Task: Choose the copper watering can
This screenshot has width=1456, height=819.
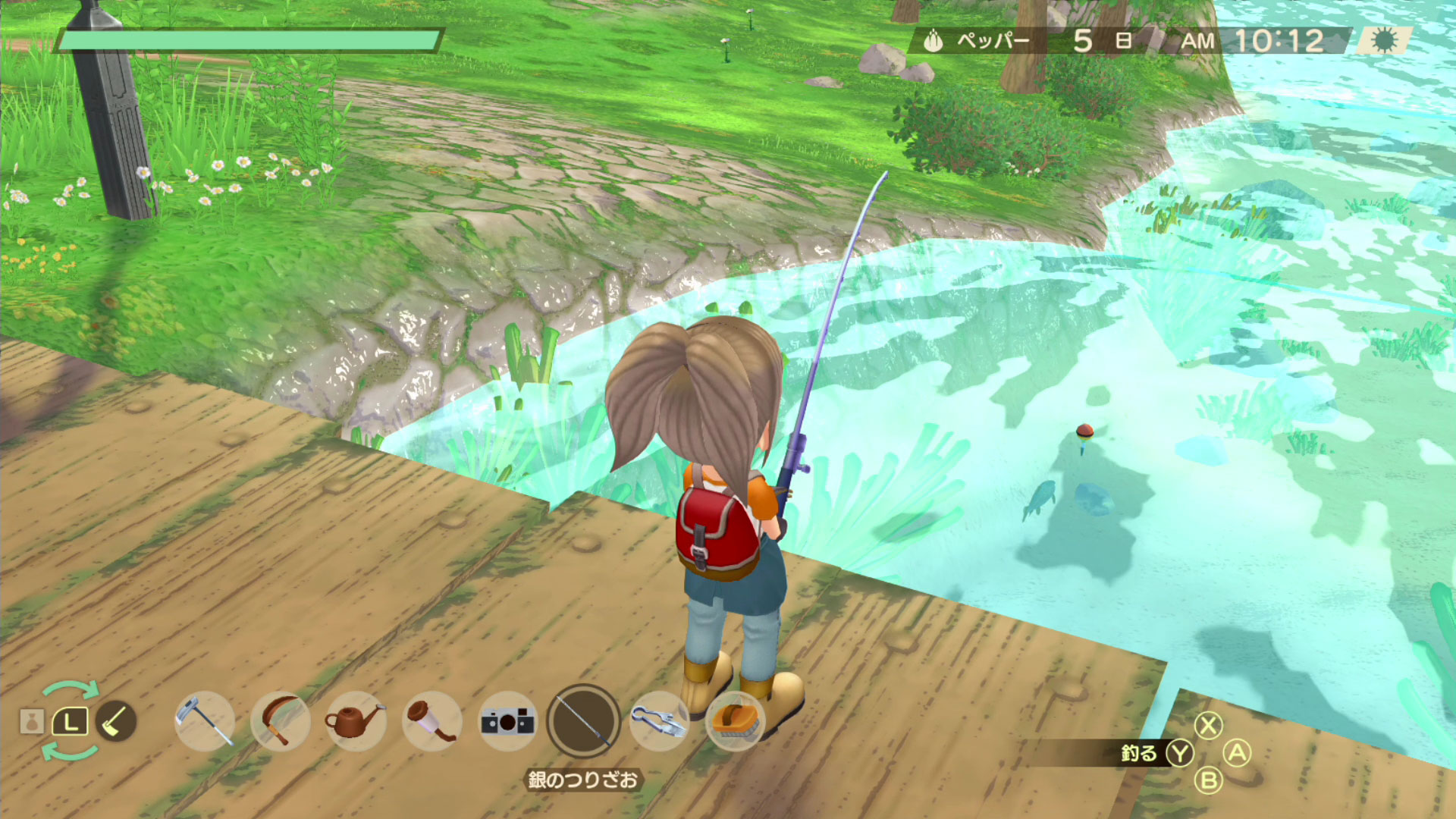Action: (355, 720)
